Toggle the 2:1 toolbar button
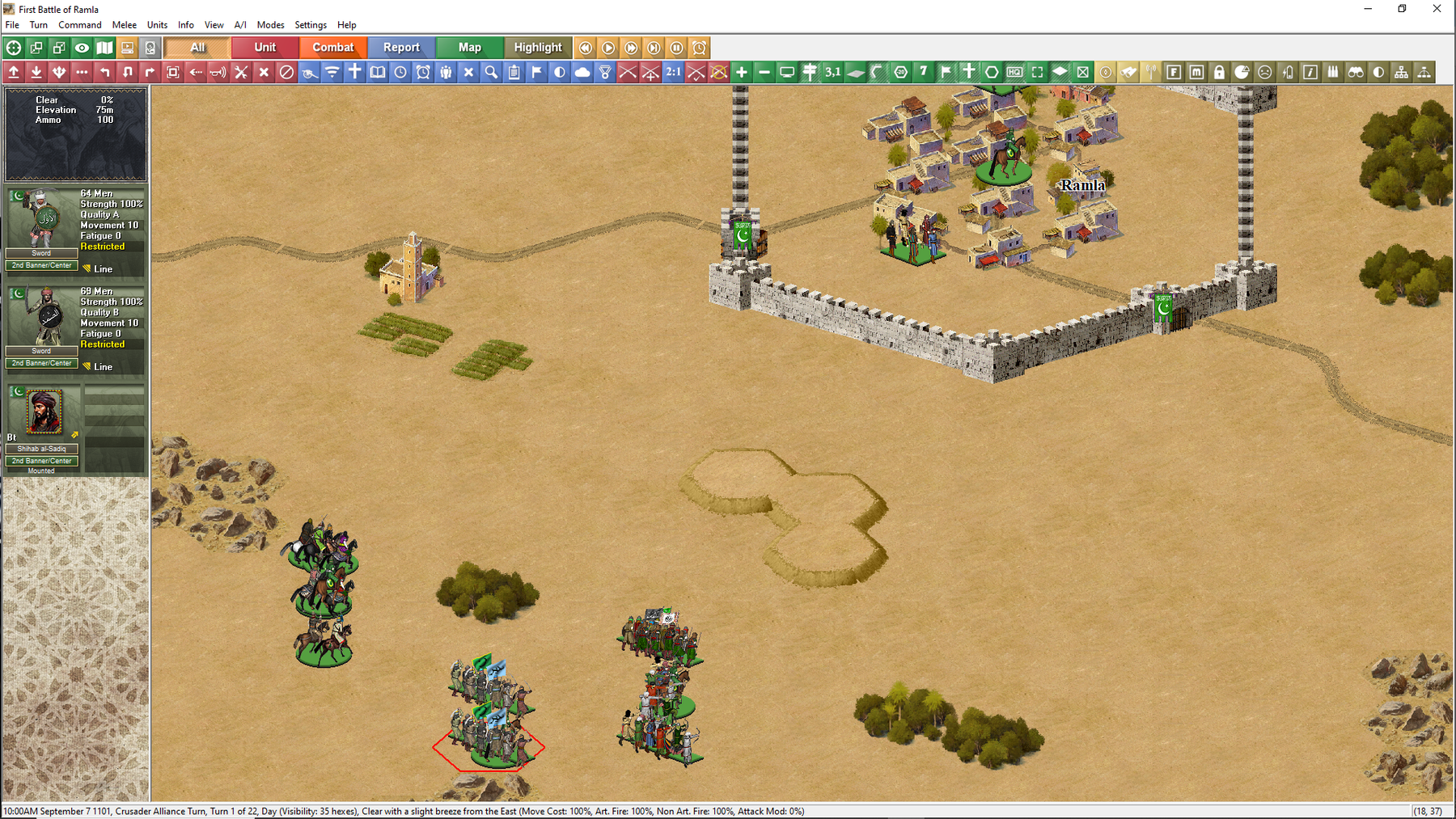Viewport: 1456px width, 819px height. pos(673,73)
